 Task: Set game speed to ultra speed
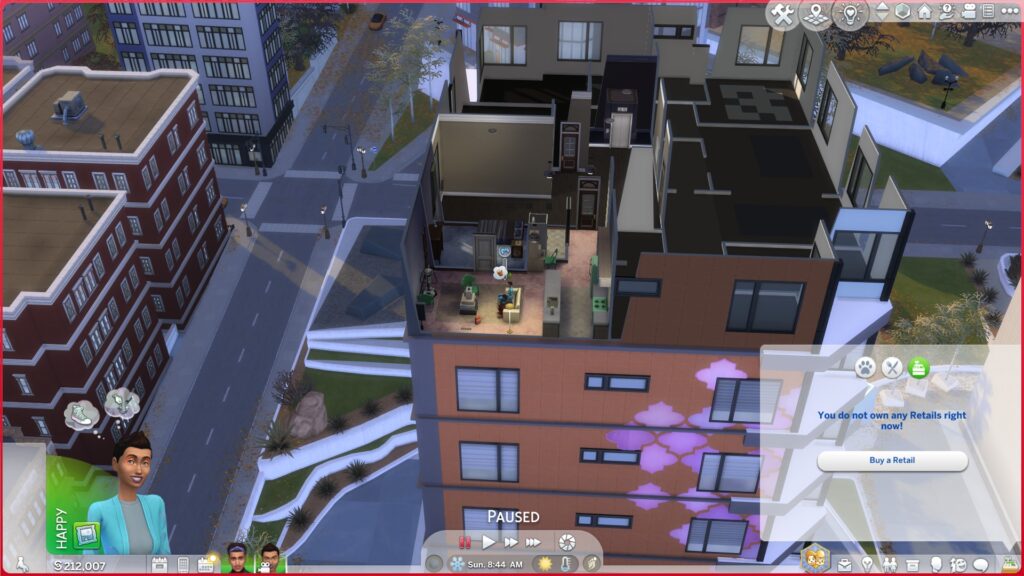[x=534, y=542]
